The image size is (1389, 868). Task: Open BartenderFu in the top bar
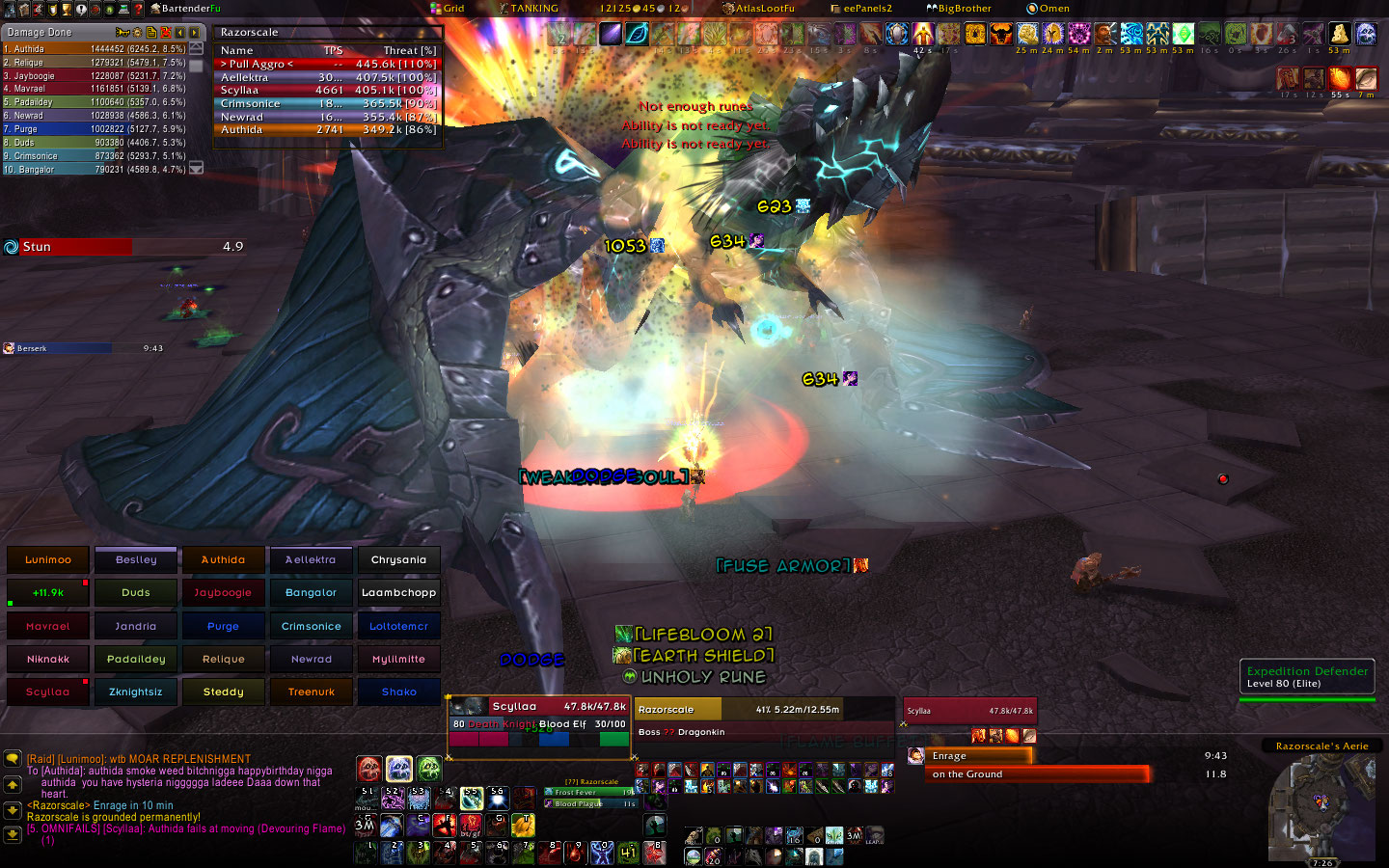tap(186, 8)
